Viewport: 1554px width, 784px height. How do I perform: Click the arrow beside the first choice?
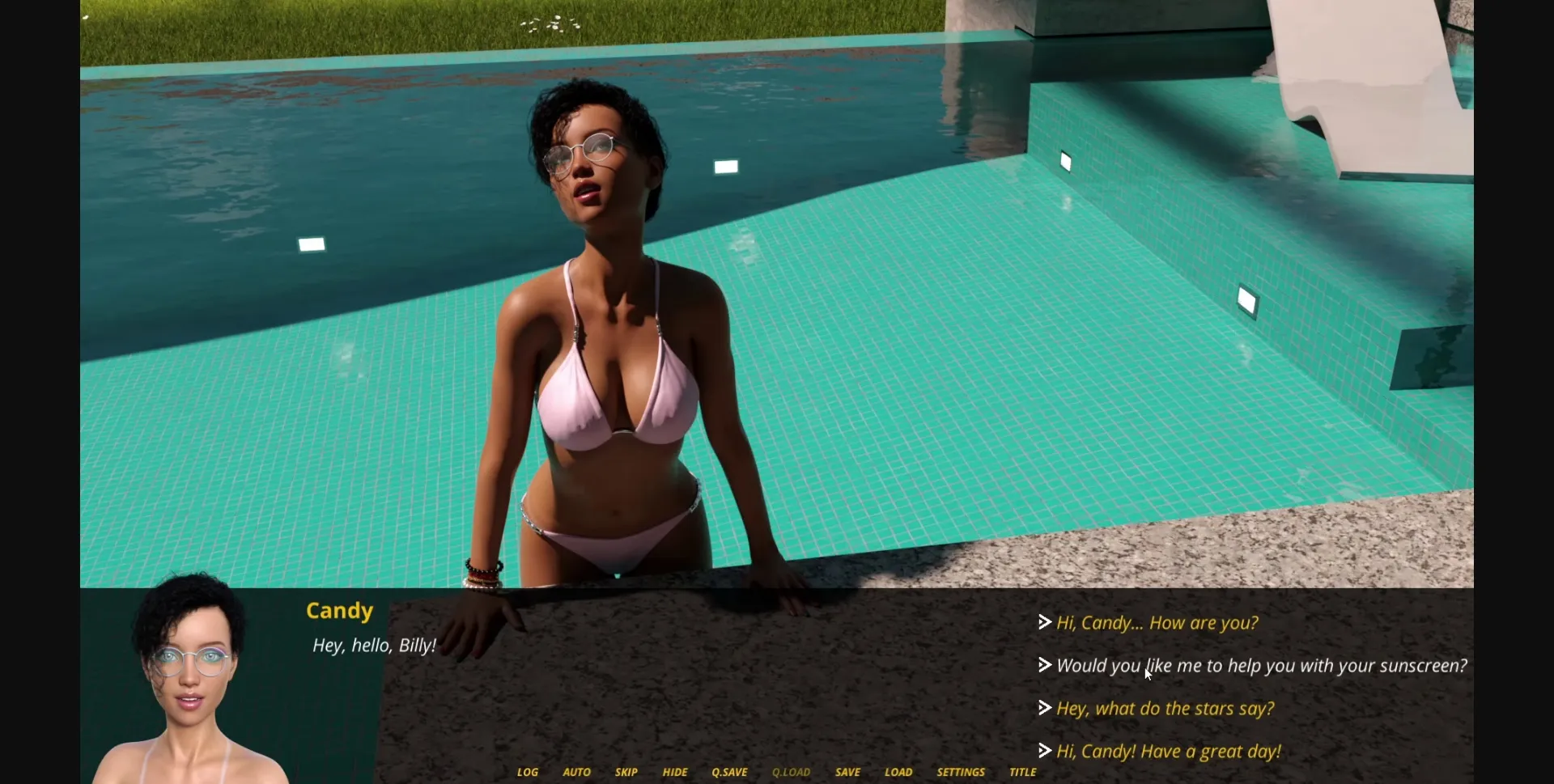(x=1044, y=622)
